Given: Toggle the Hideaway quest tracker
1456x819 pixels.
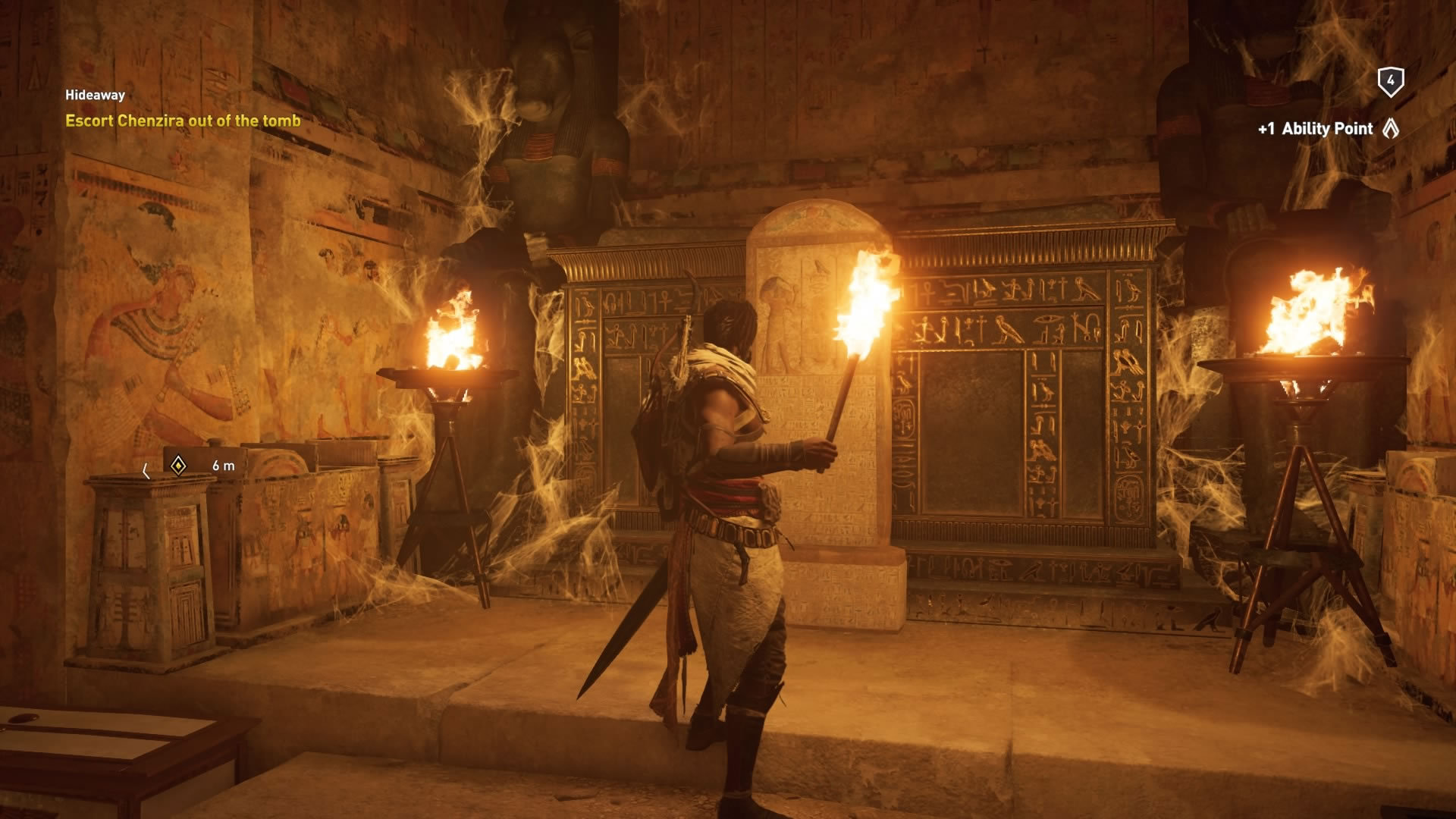Looking at the screenshot, I should point(95,96).
